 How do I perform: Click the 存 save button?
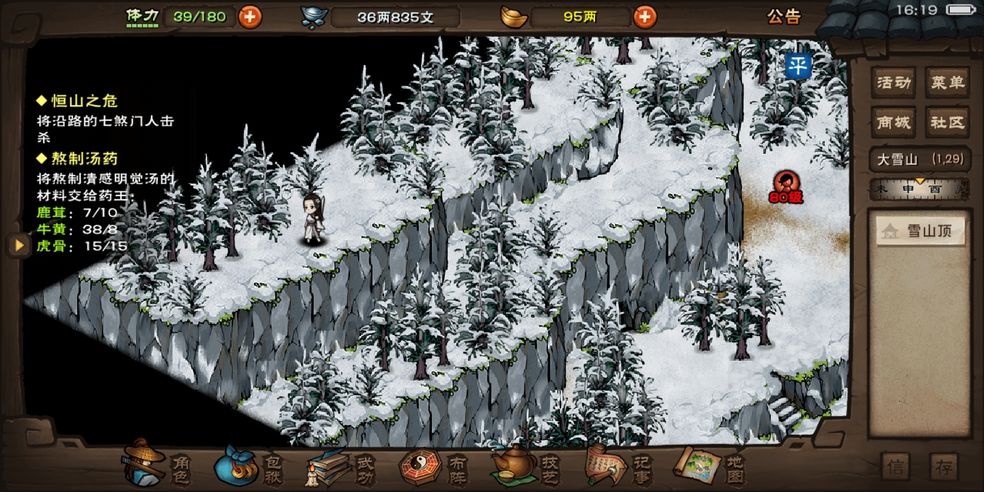[943, 467]
